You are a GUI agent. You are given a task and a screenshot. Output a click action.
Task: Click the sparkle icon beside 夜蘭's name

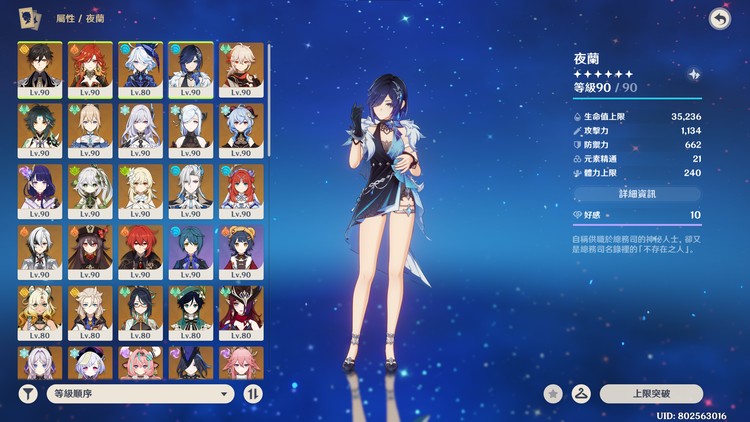coord(695,74)
